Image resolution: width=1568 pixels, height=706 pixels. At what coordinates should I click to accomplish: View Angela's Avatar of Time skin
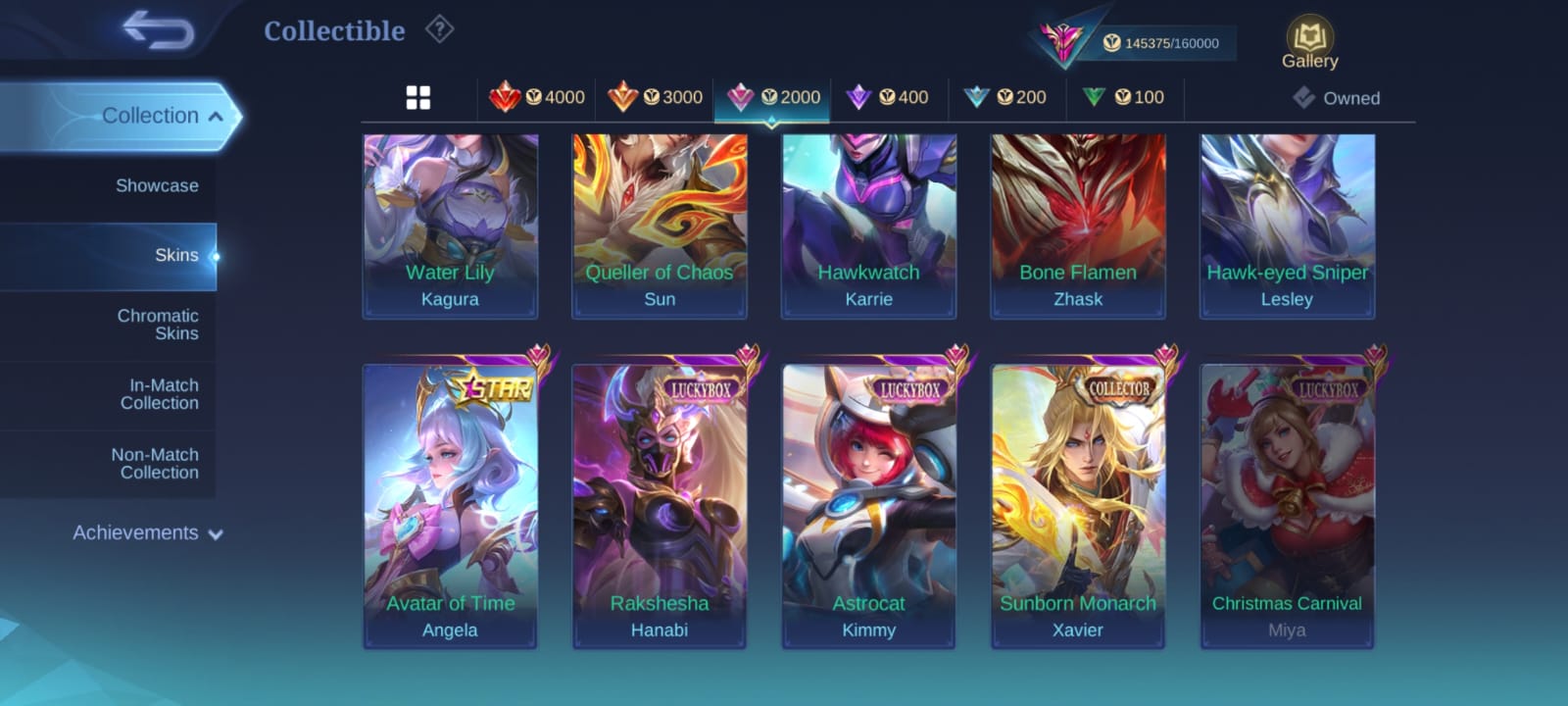pos(450,505)
